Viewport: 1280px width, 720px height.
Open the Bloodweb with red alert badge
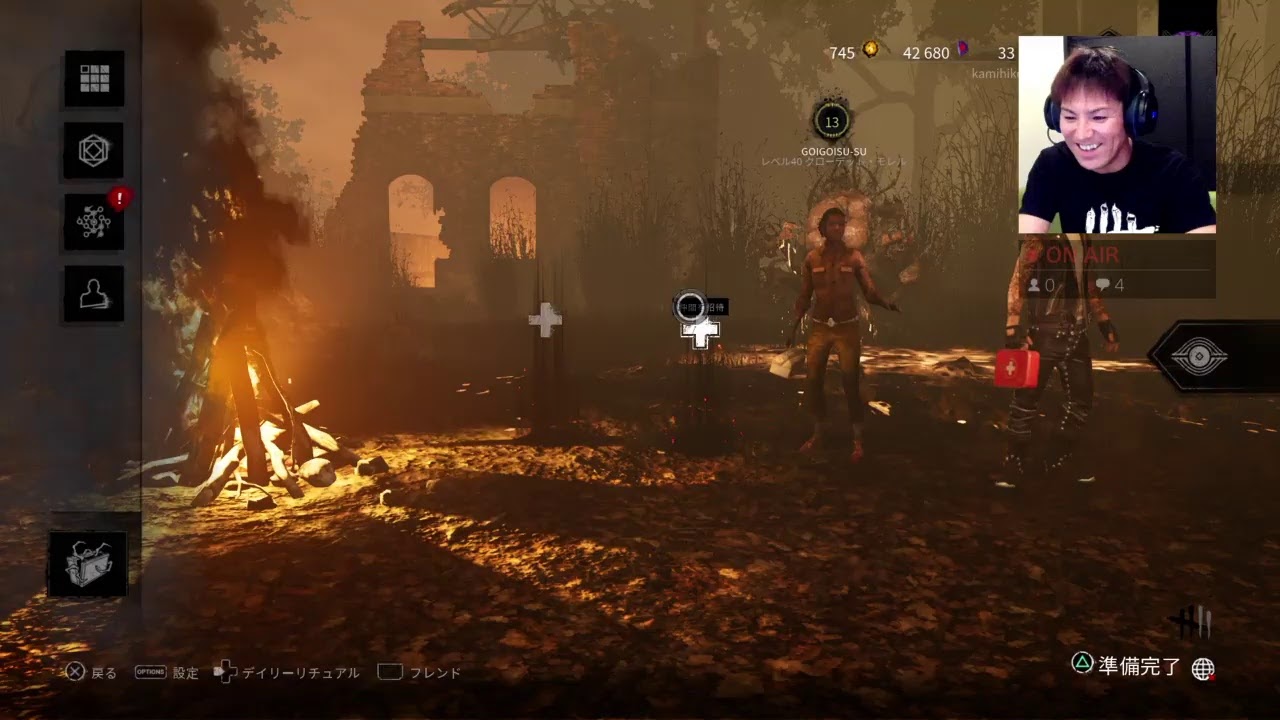click(x=94, y=222)
